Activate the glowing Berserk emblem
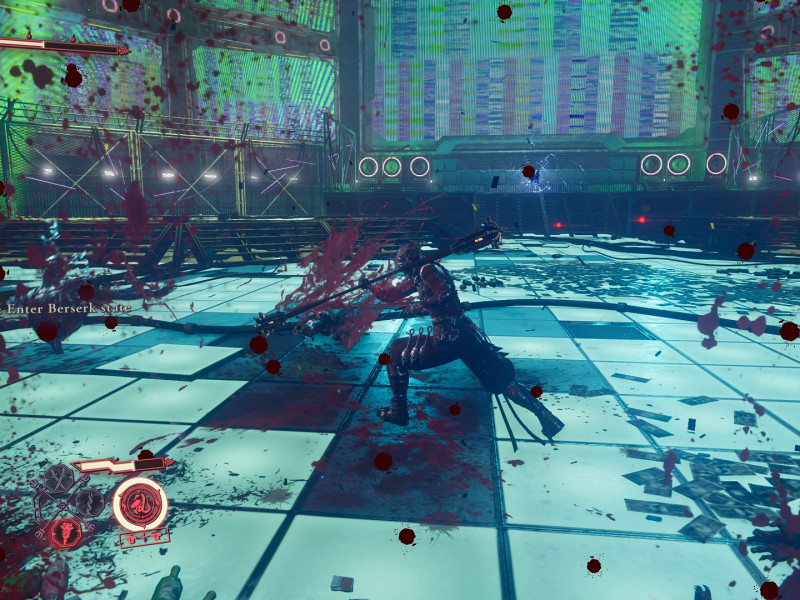This screenshot has height=600, width=800. [x=139, y=504]
